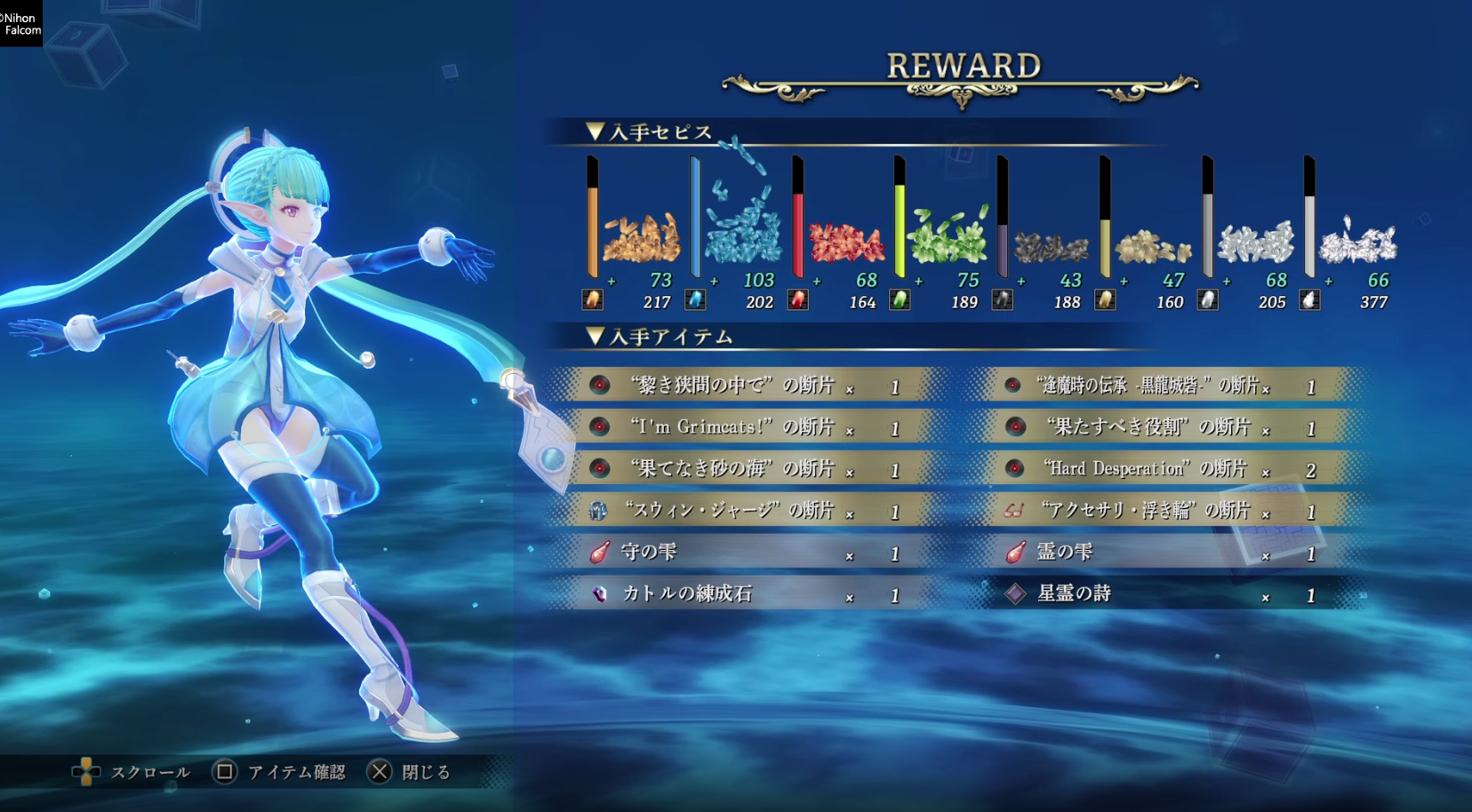Click the glasses icon beside アクセサリ・浮き輪 fragment
Viewport: 1472px width, 812px height.
click(1013, 511)
